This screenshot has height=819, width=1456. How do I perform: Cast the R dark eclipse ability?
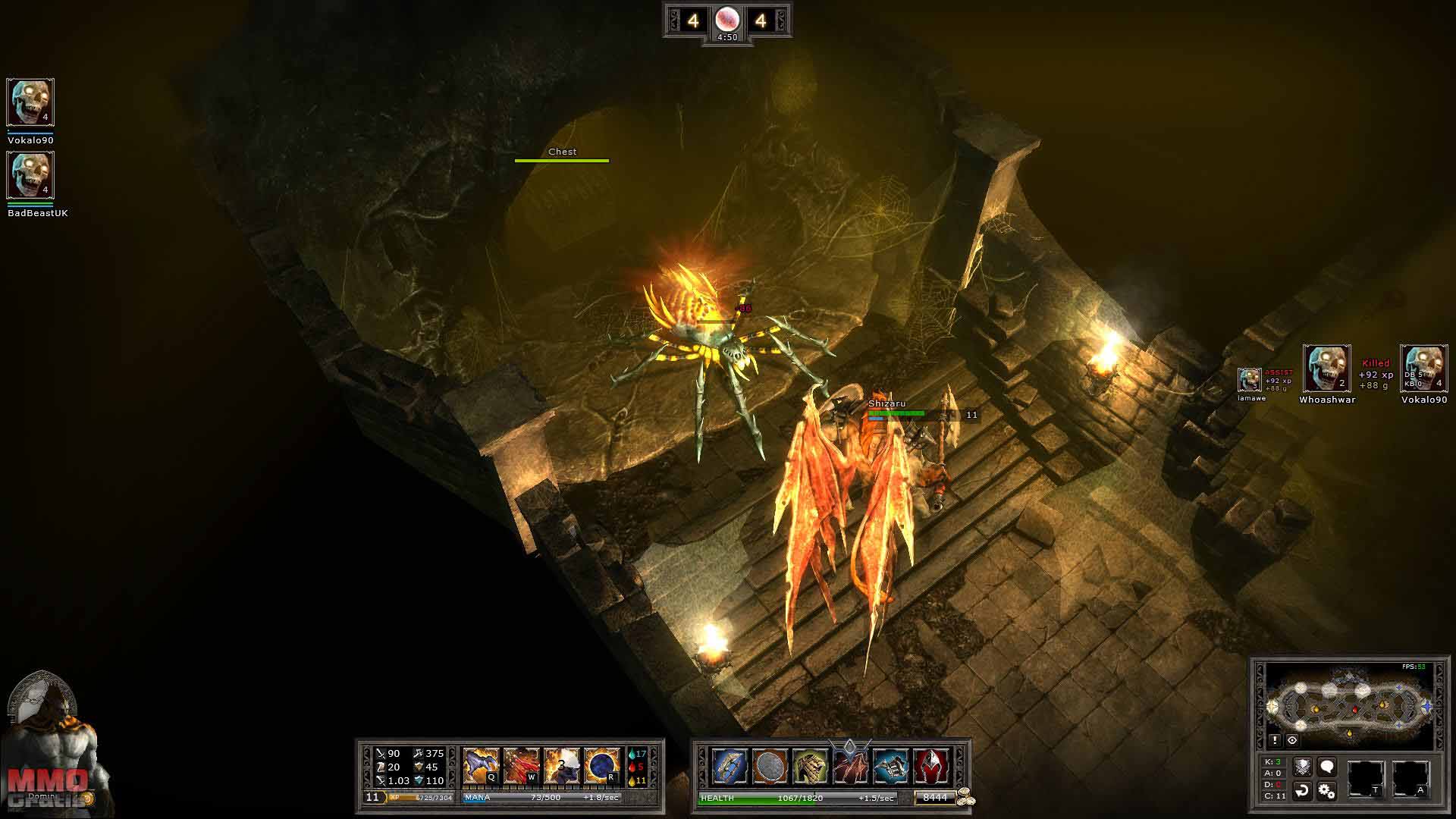(x=602, y=766)
